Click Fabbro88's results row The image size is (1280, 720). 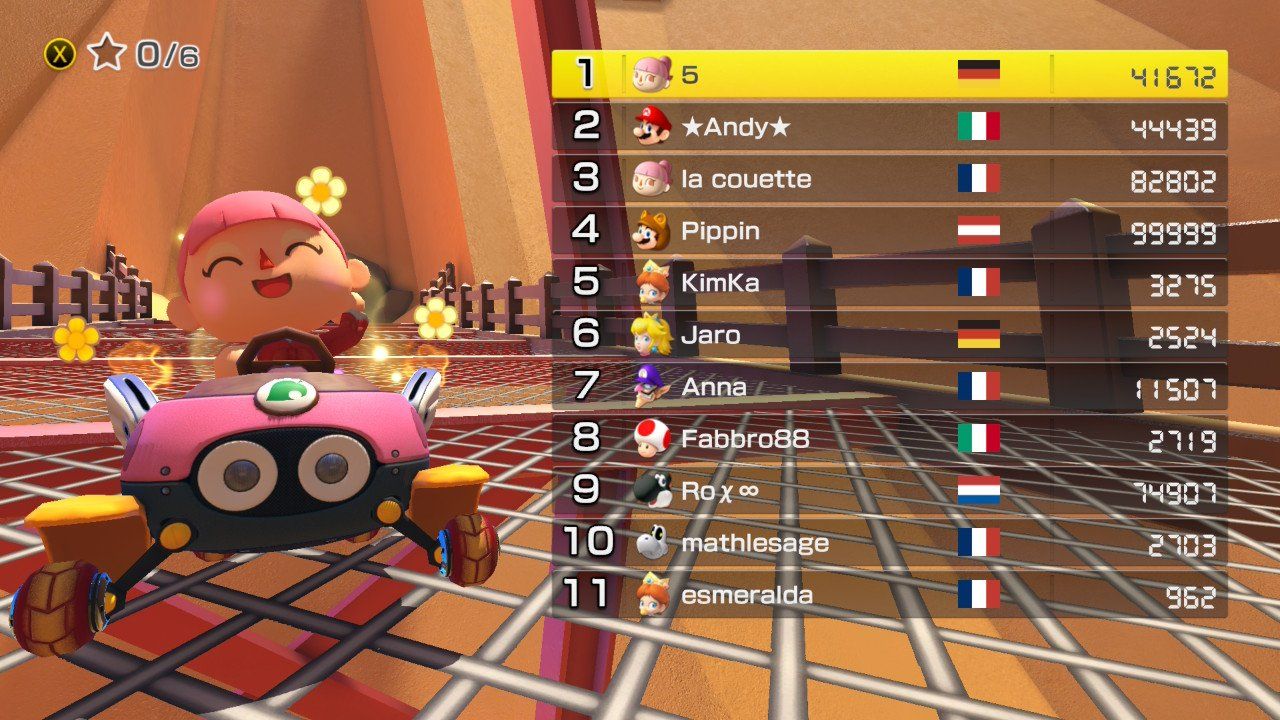[889, 439]
